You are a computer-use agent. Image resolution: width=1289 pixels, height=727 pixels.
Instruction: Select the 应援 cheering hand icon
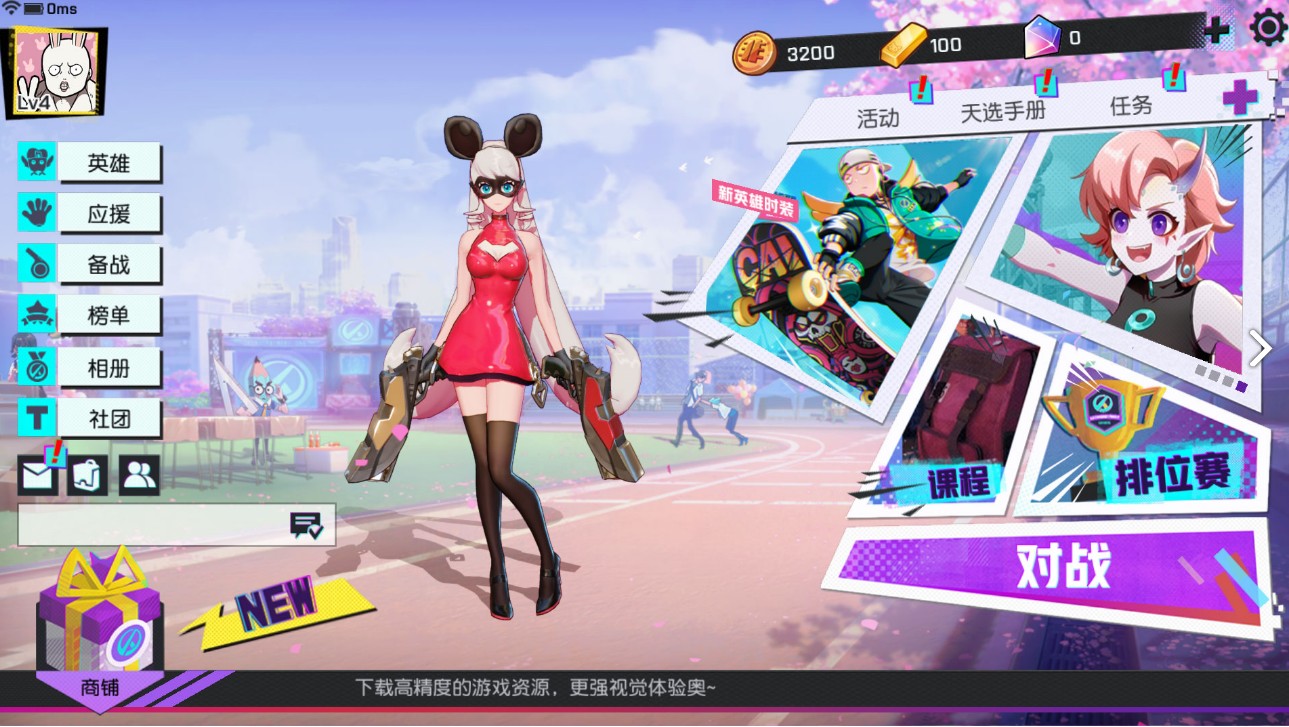pyautogui.click(x=35, y=213)
